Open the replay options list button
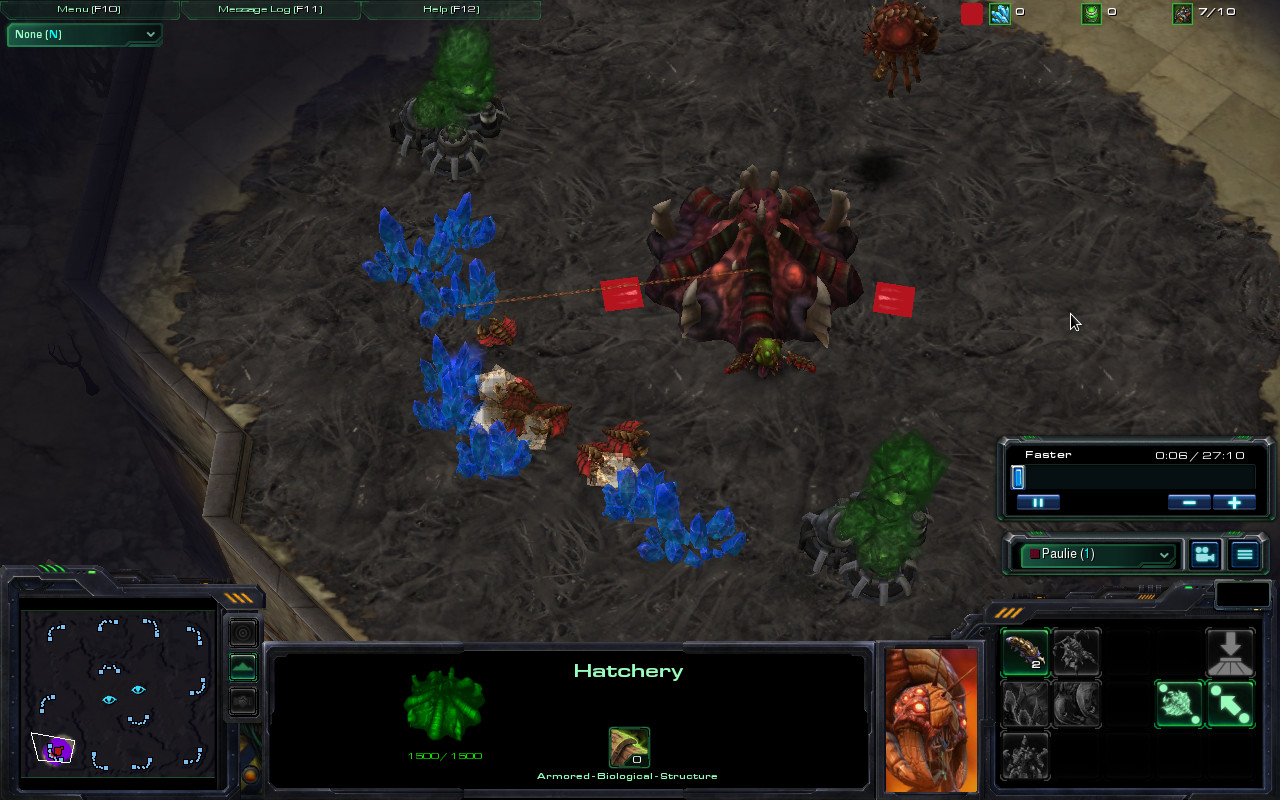Image resolution: width=1280 pixels, height=800 pixels. point(1244,554)
